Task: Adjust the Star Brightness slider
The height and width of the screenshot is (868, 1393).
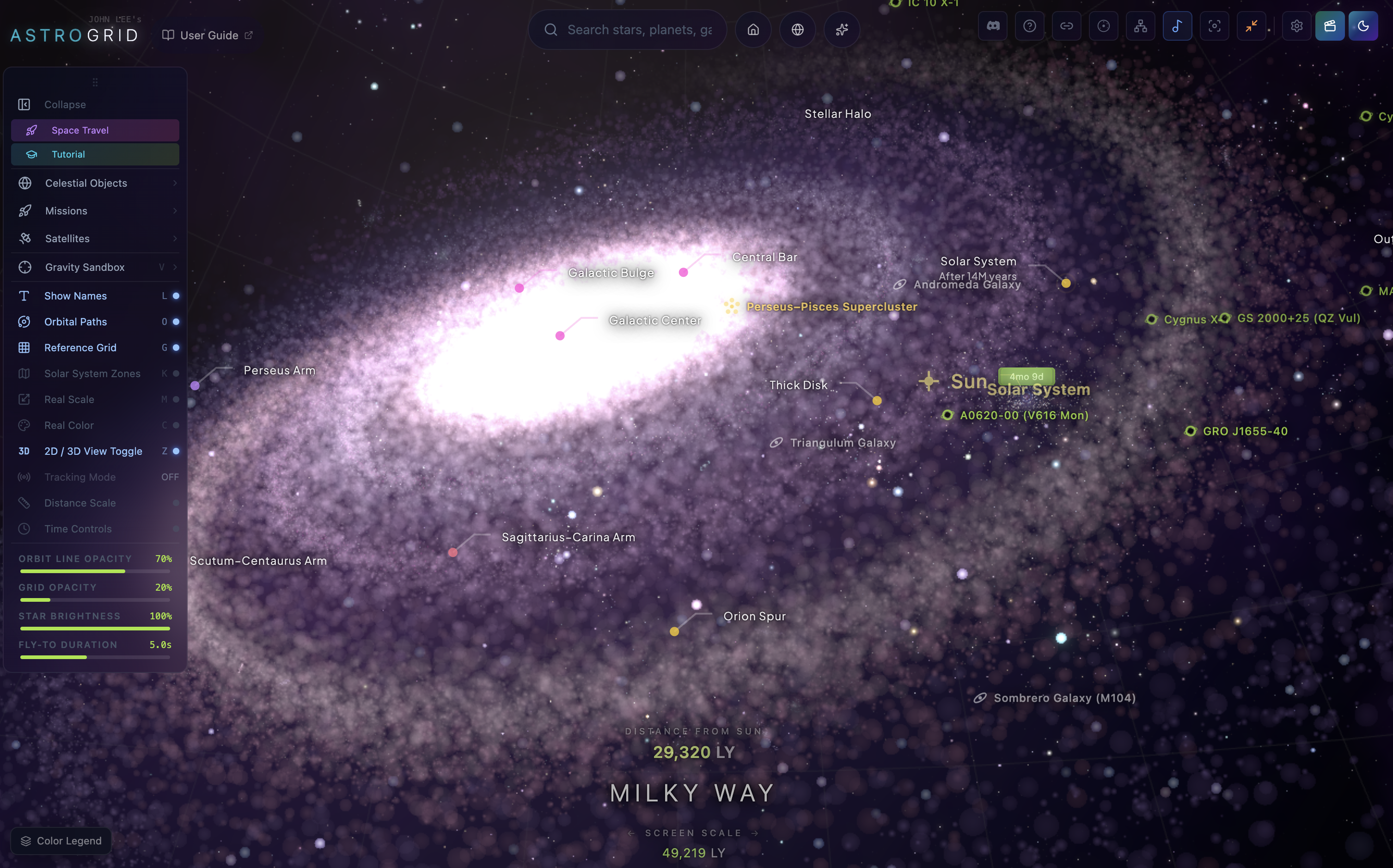Action: pyautogui.click(x=95, y=629)
